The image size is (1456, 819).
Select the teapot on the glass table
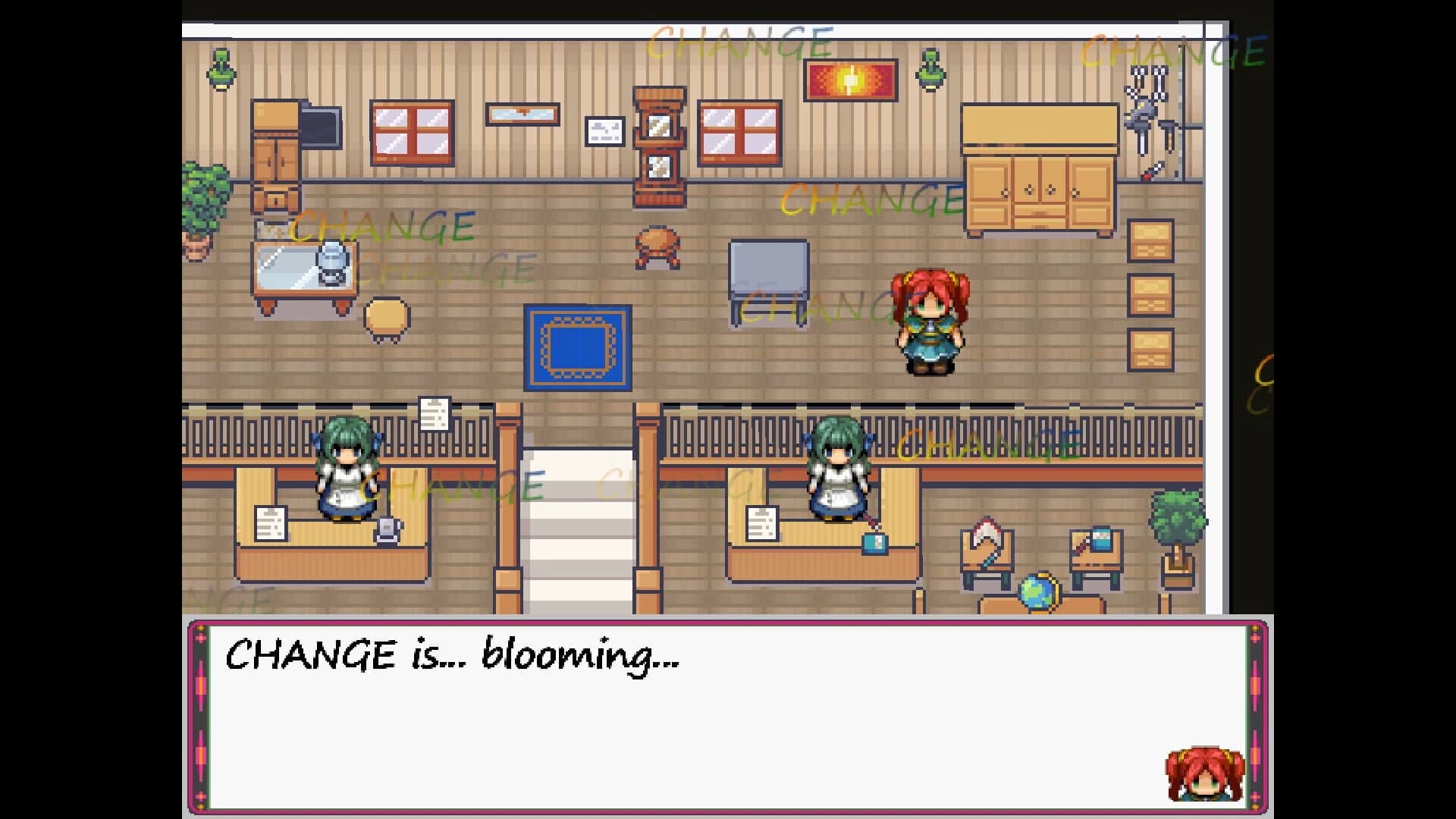point(331,263)
